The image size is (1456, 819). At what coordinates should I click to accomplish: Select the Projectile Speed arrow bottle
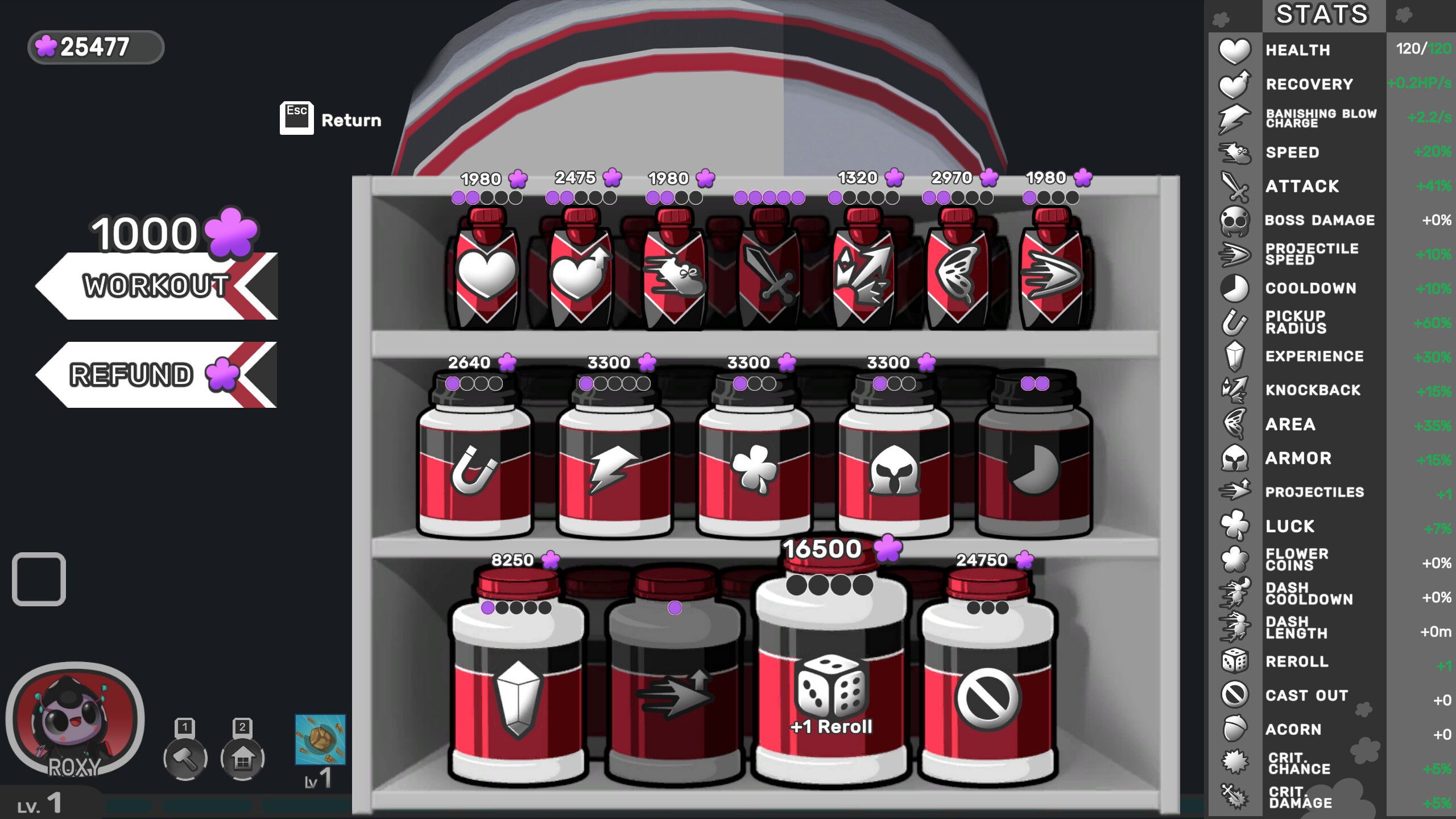pos(1052,273)
